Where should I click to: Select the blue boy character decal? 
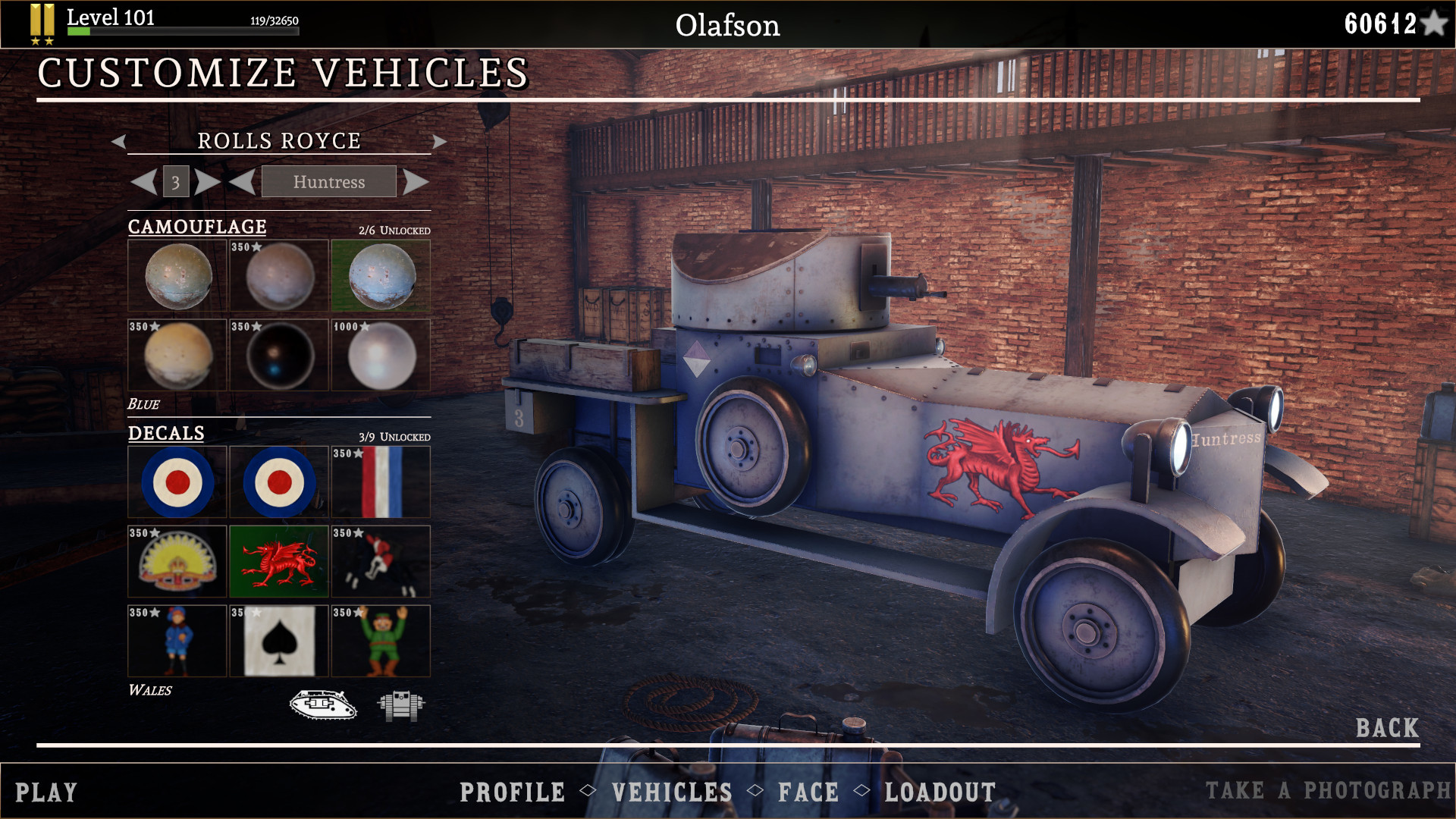coord(177,642)
